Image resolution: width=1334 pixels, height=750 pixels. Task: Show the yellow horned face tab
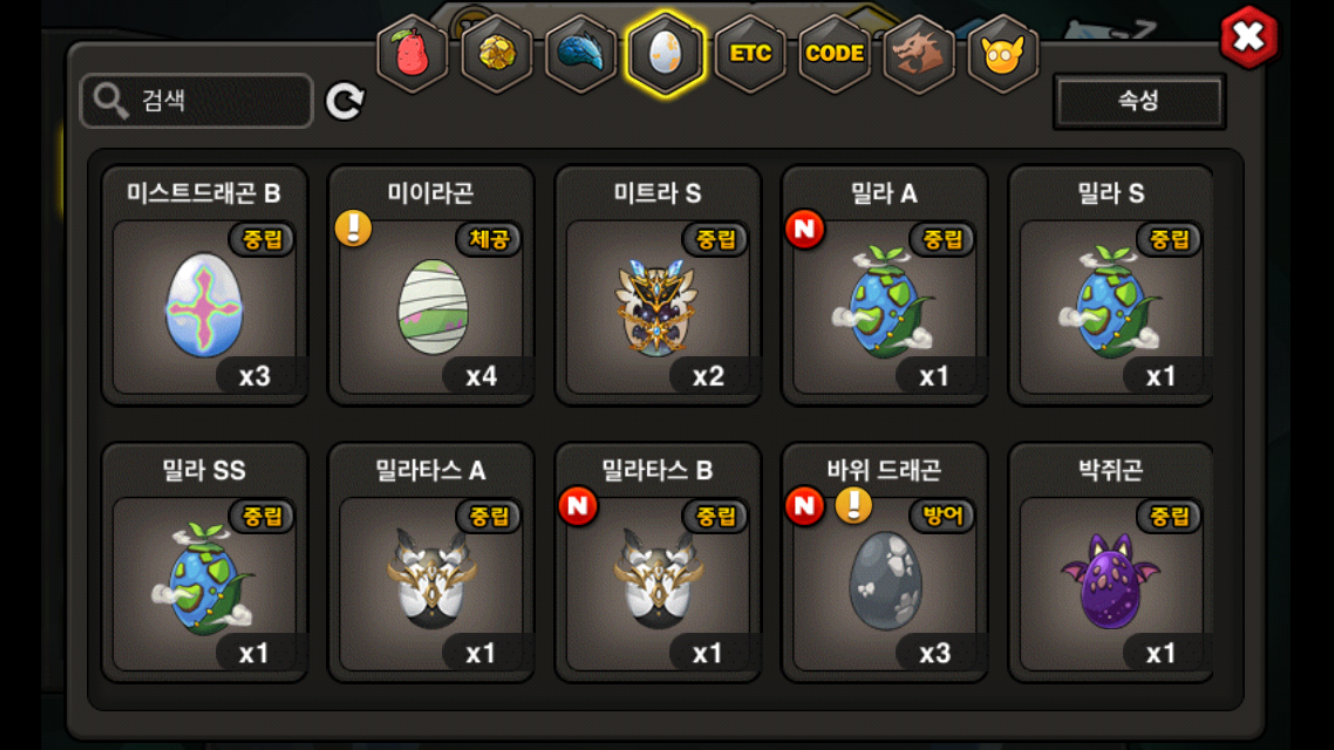[x=1002, y=54]
